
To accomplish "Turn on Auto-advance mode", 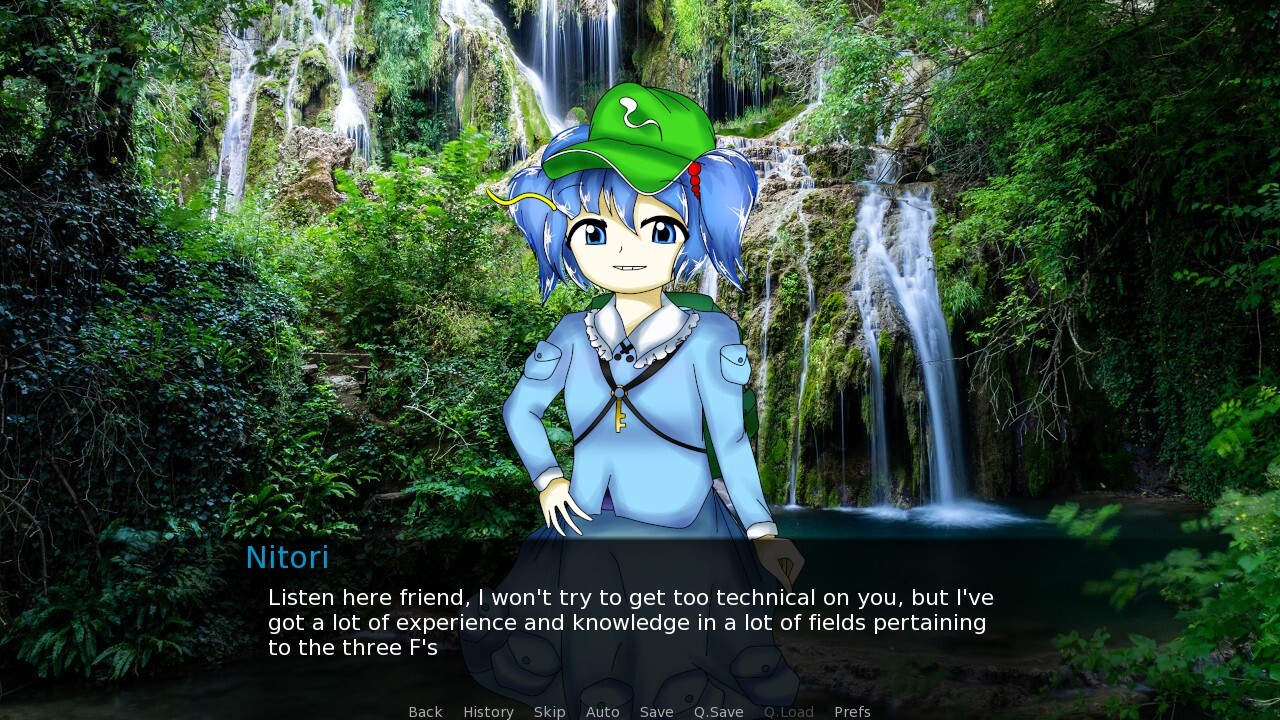I will click(x=602, y=711).
